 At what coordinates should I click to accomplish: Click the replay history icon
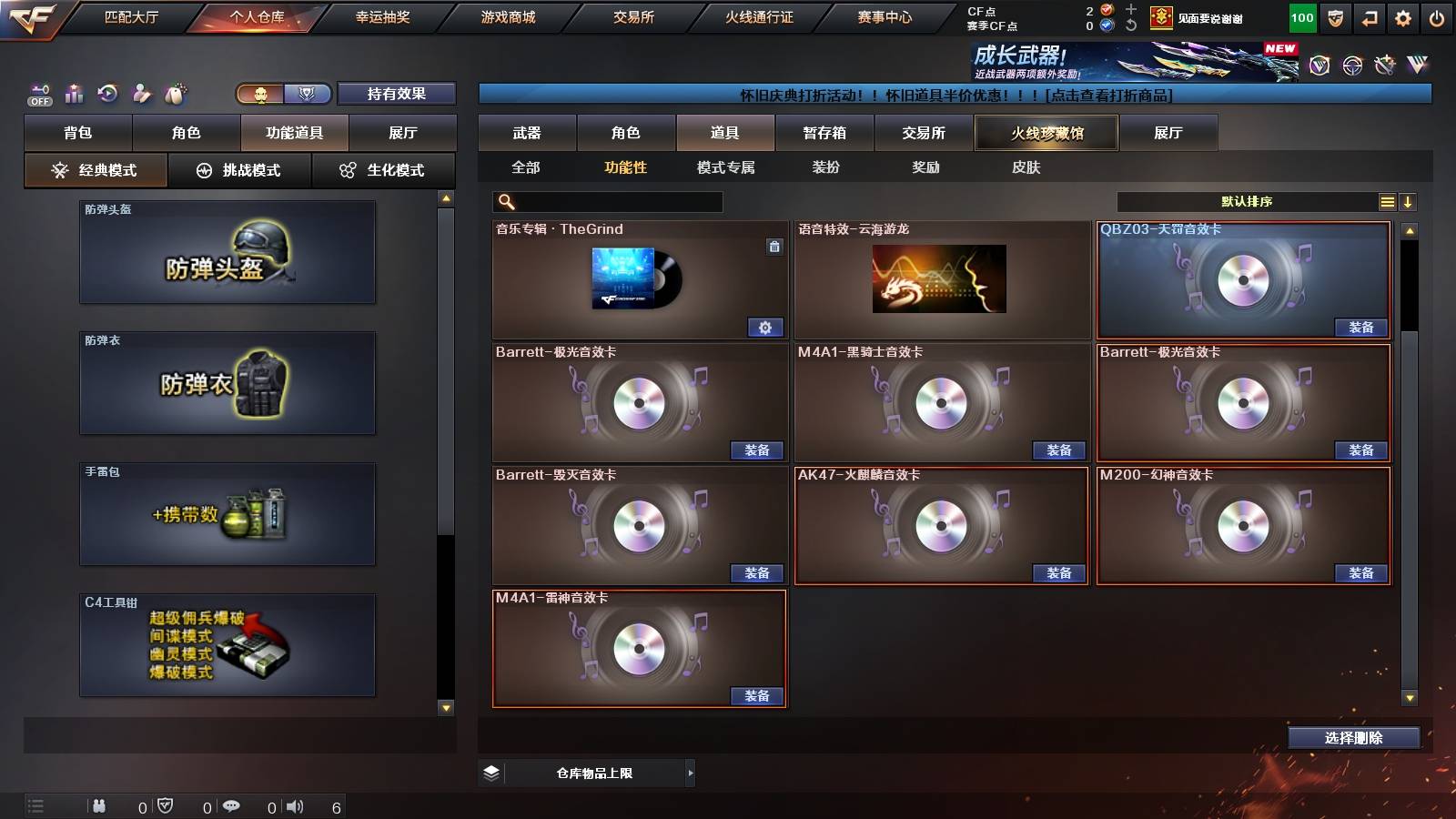(x=108, y=94)
